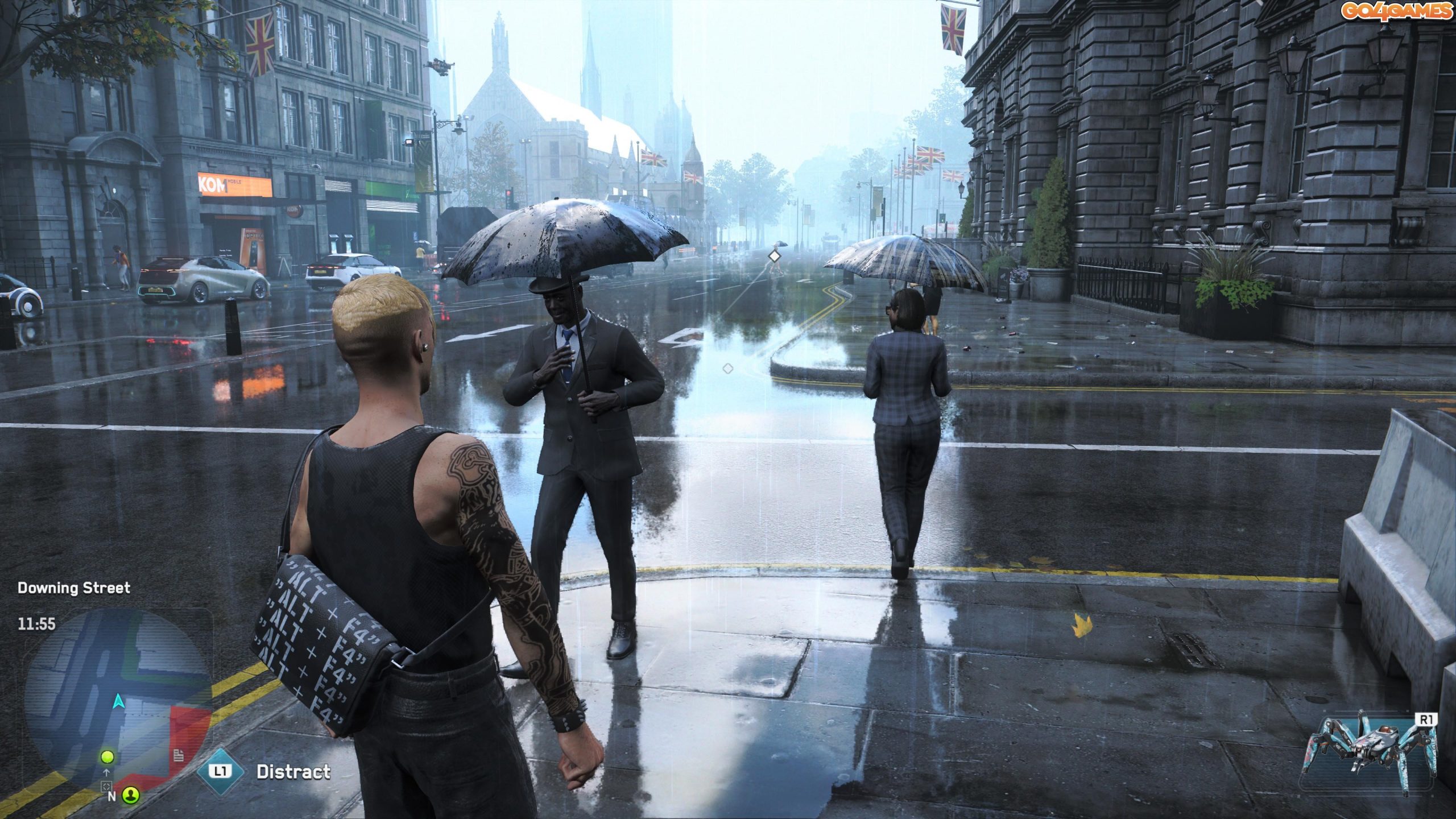
Task: Click the small up-arrow elevation indicator on minimap
Action: coord(106,773)
